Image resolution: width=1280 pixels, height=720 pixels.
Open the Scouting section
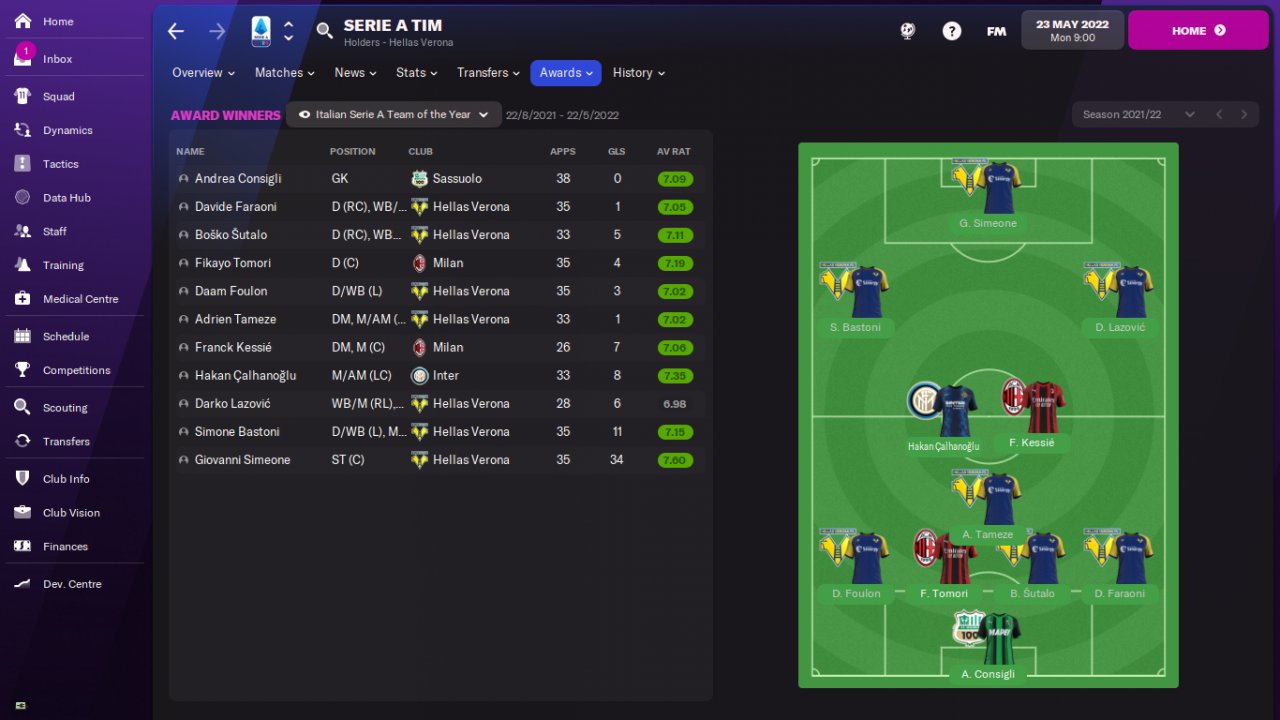(x=65, y=408)
